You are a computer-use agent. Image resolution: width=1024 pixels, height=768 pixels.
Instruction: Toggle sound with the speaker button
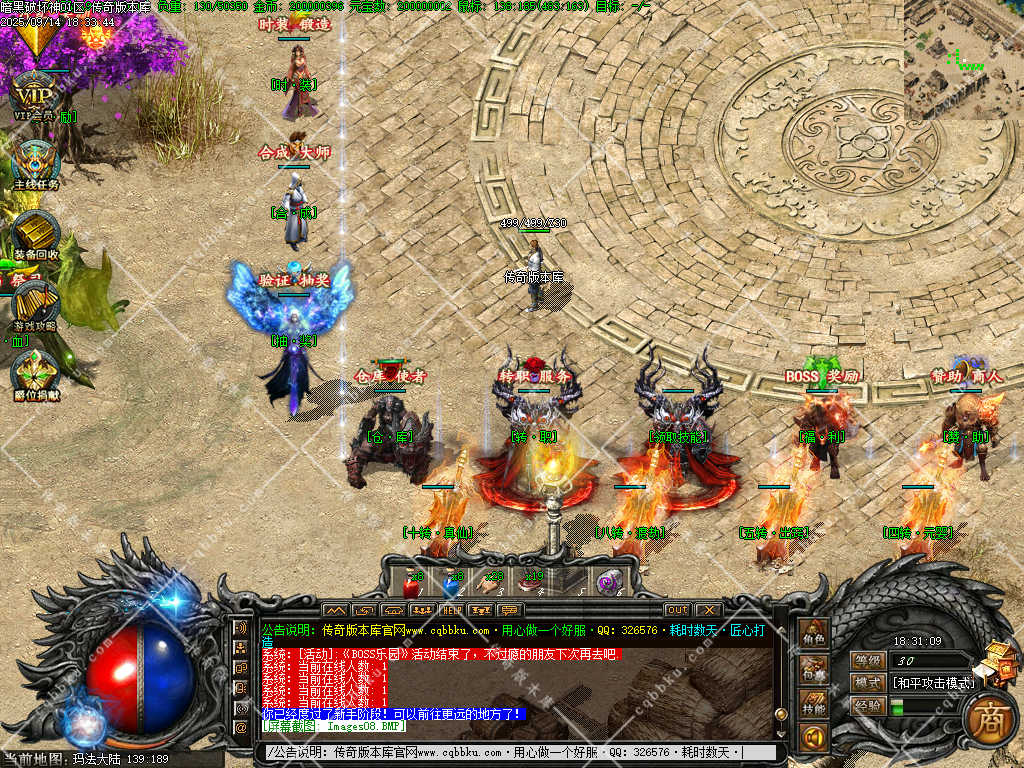(x=813, y=739)
